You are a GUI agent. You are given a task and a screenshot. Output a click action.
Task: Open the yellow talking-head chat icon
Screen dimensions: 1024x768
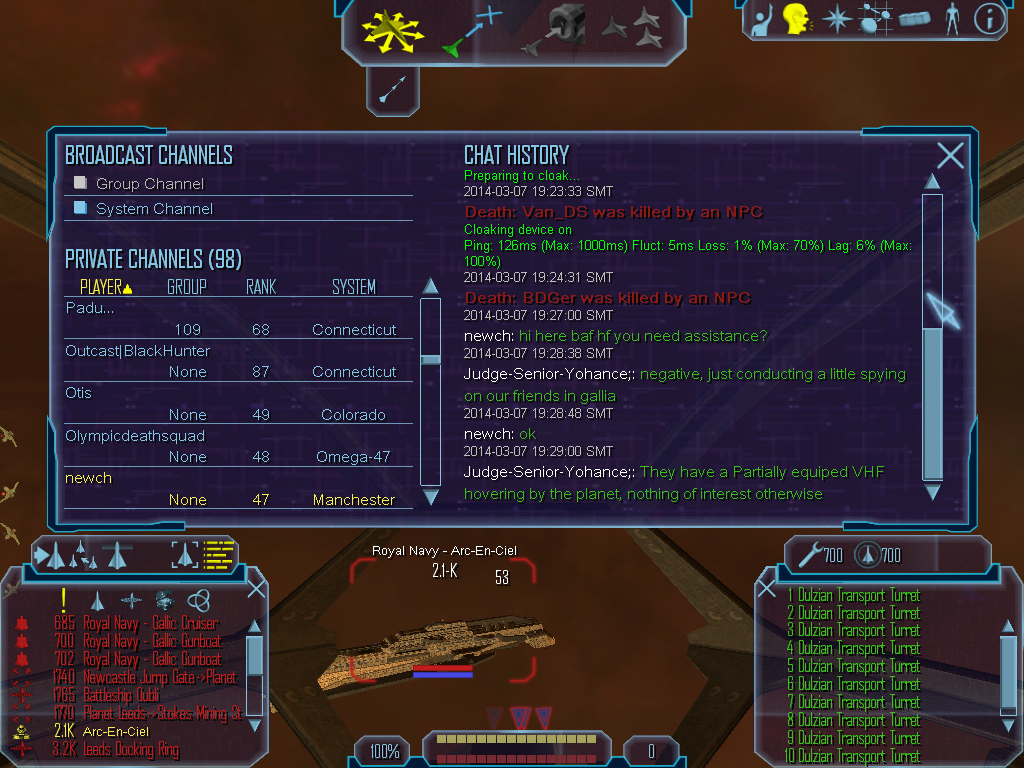tap(795, 19)
